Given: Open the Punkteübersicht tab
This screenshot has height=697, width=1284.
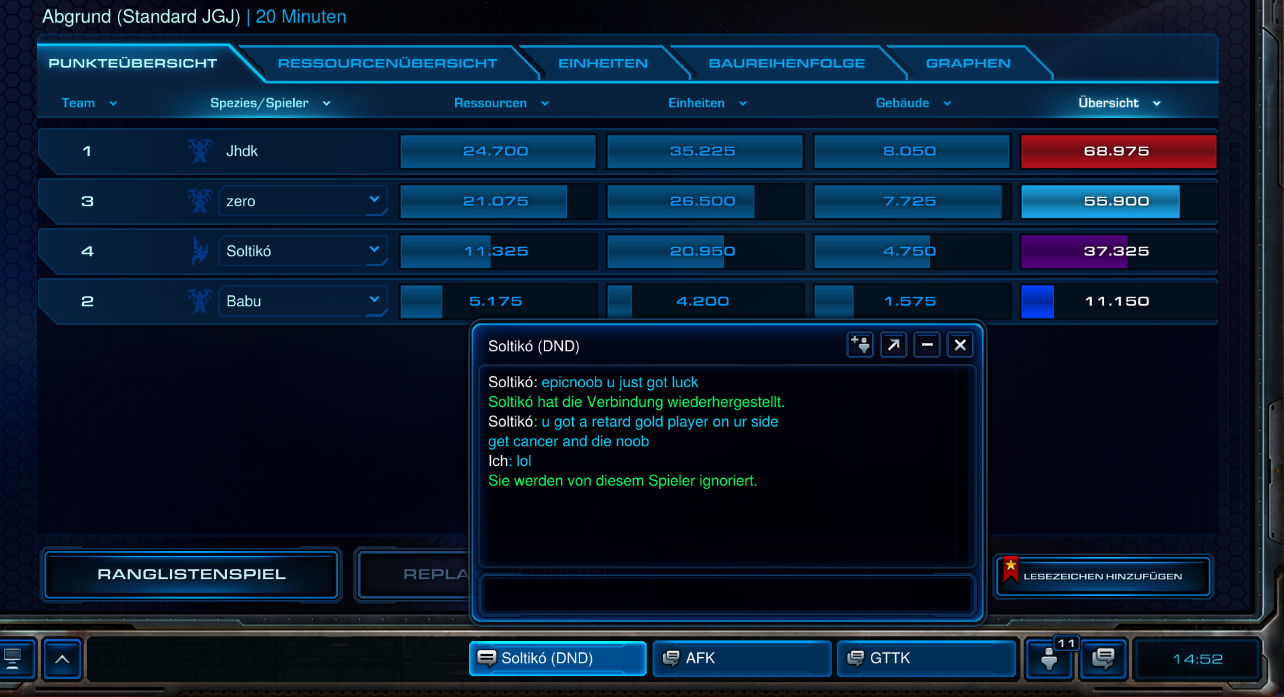Looking at the screenshot, I should [132, 63].
